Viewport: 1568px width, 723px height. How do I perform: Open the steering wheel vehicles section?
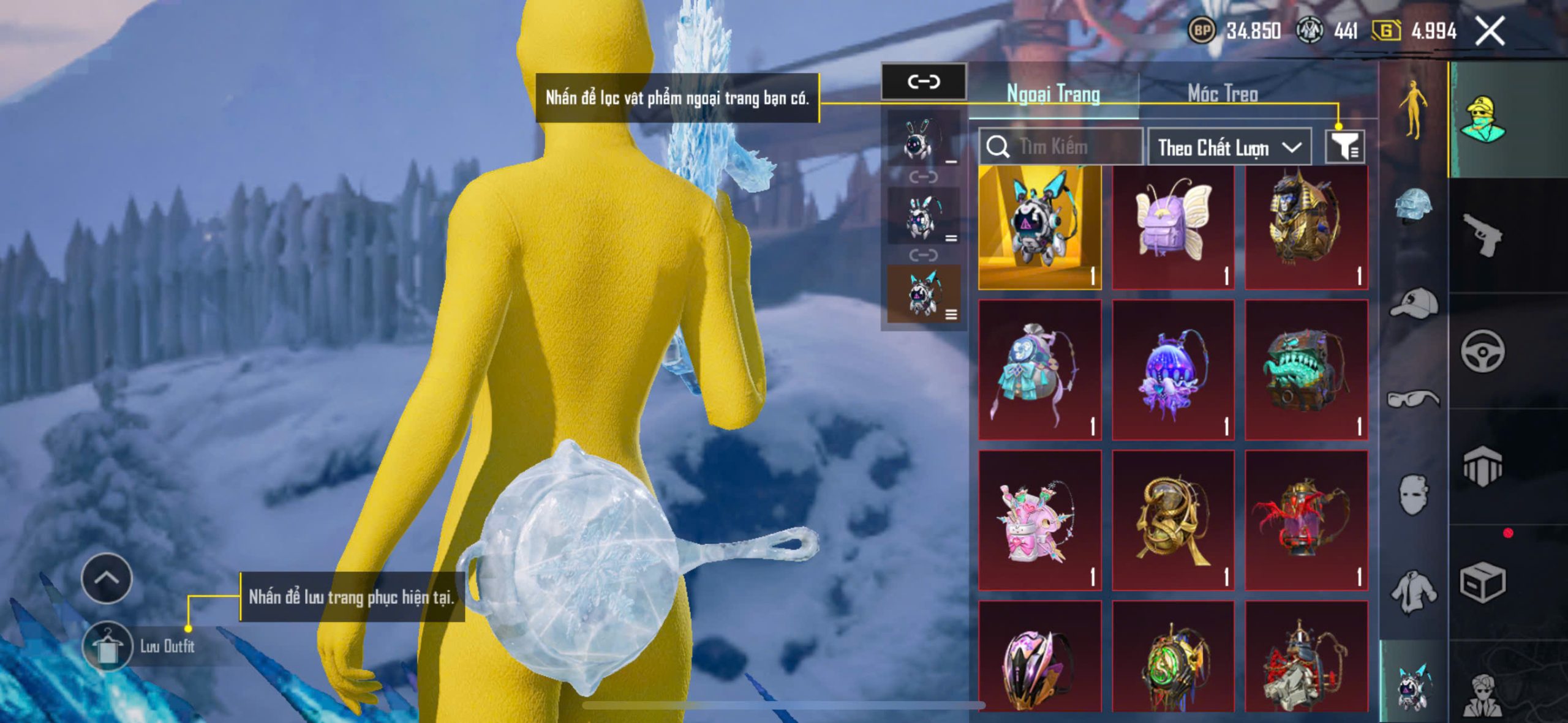[1482, 351]
